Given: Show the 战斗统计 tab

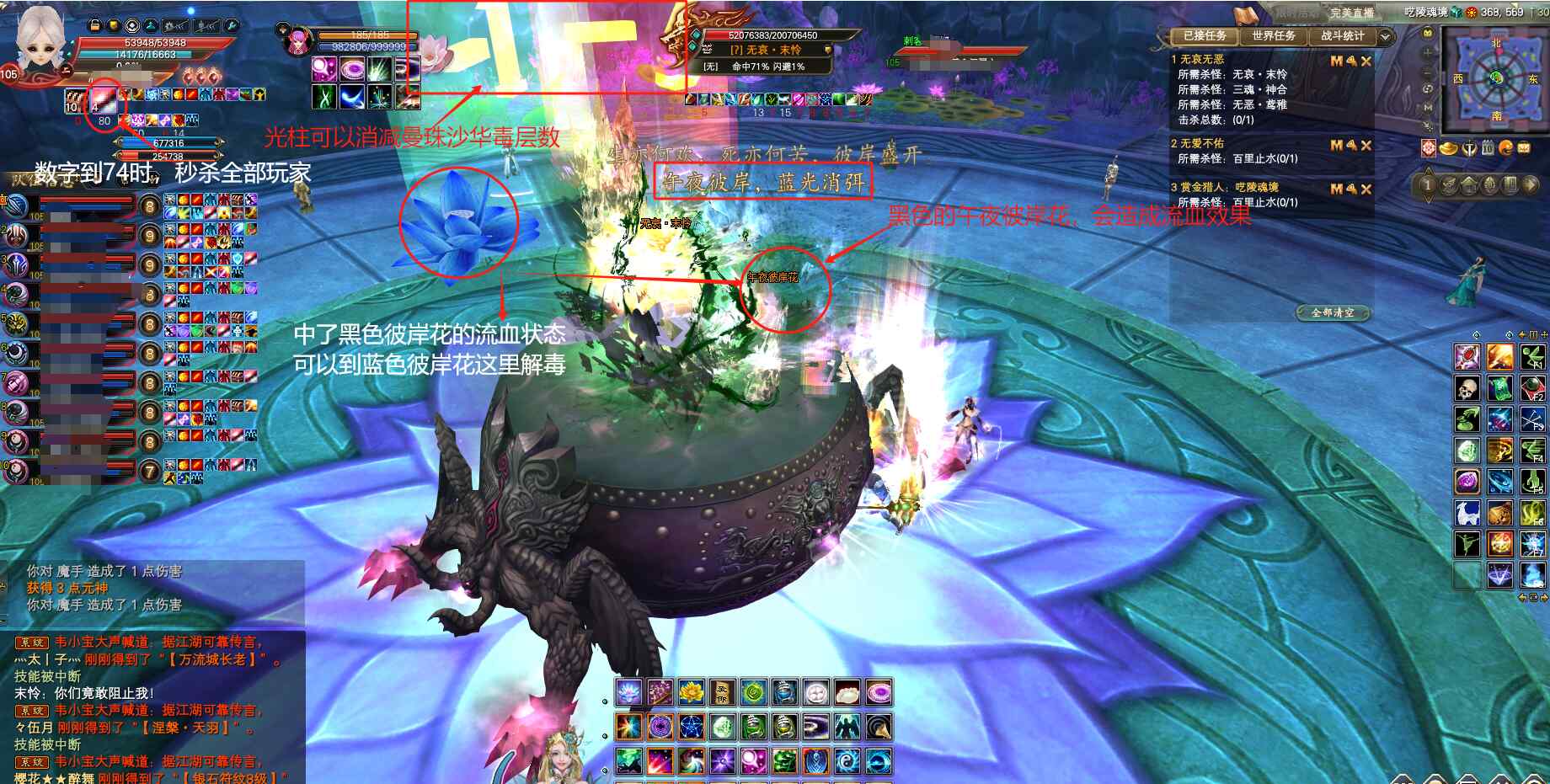Looking at the screenshot, I should click(1342, 36).
